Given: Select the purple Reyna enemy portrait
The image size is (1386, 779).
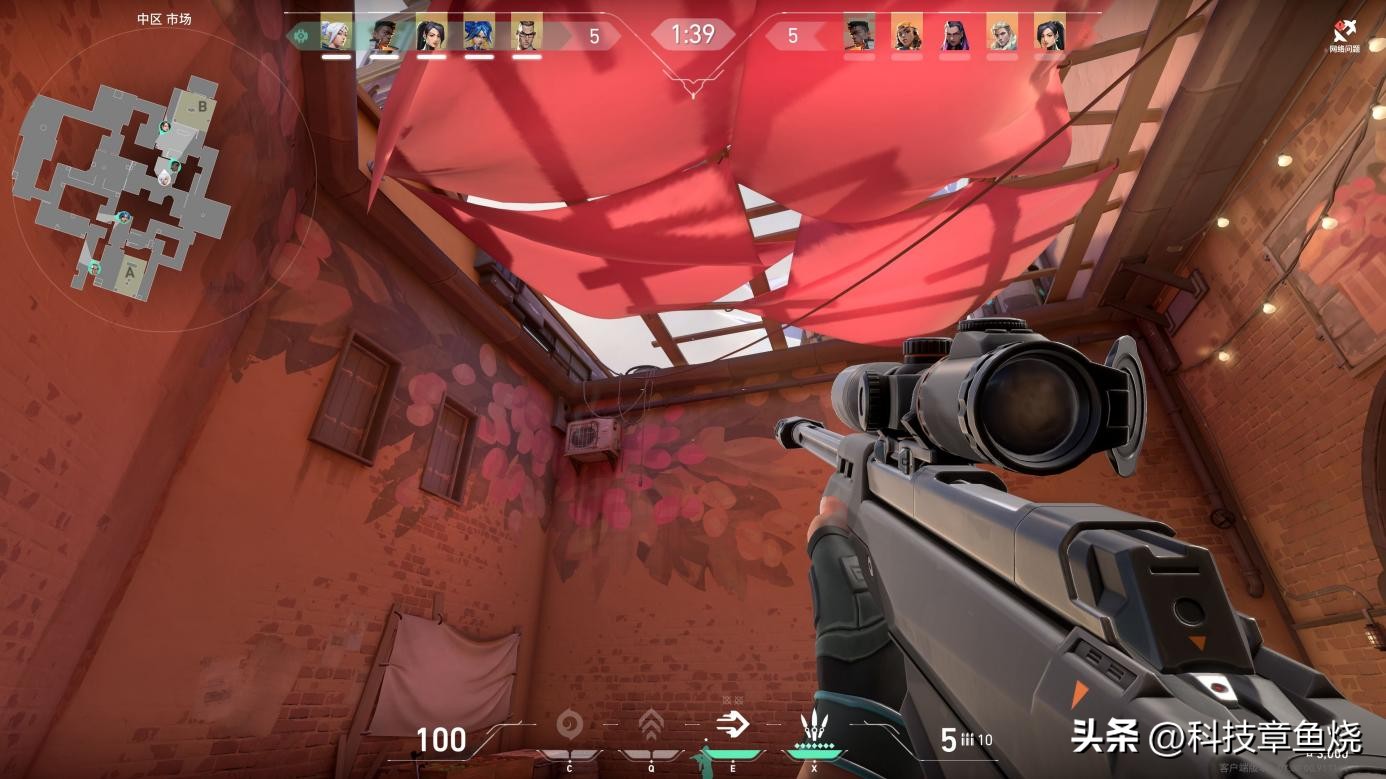Looking at the screenshot, I should pyautogui.click(x=955, y=33).
